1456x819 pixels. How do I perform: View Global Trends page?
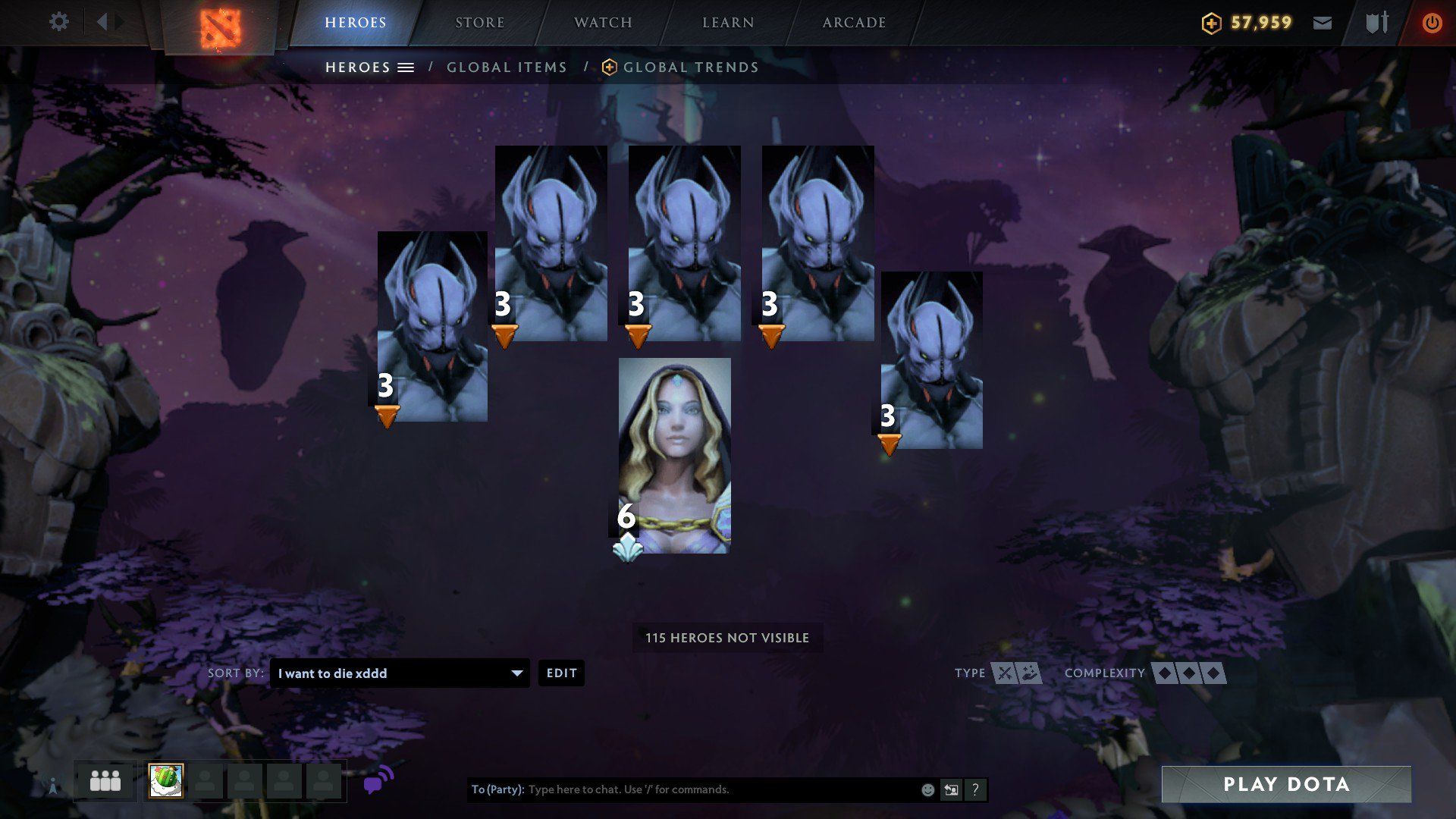(x=690, y=67)
